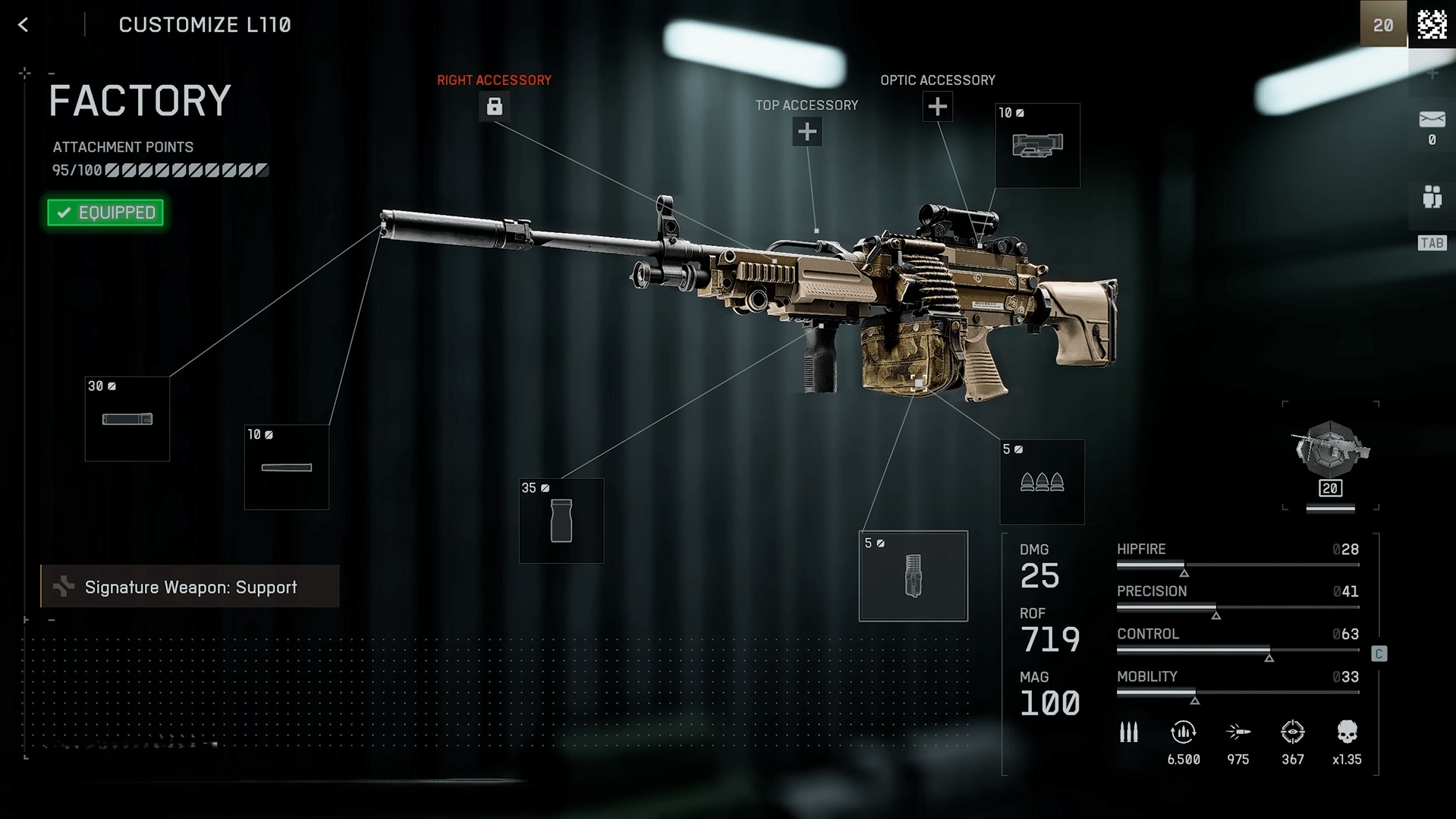Open the player profile emblem
This screenshot has height=819, width=1456.
(1432, 24)
